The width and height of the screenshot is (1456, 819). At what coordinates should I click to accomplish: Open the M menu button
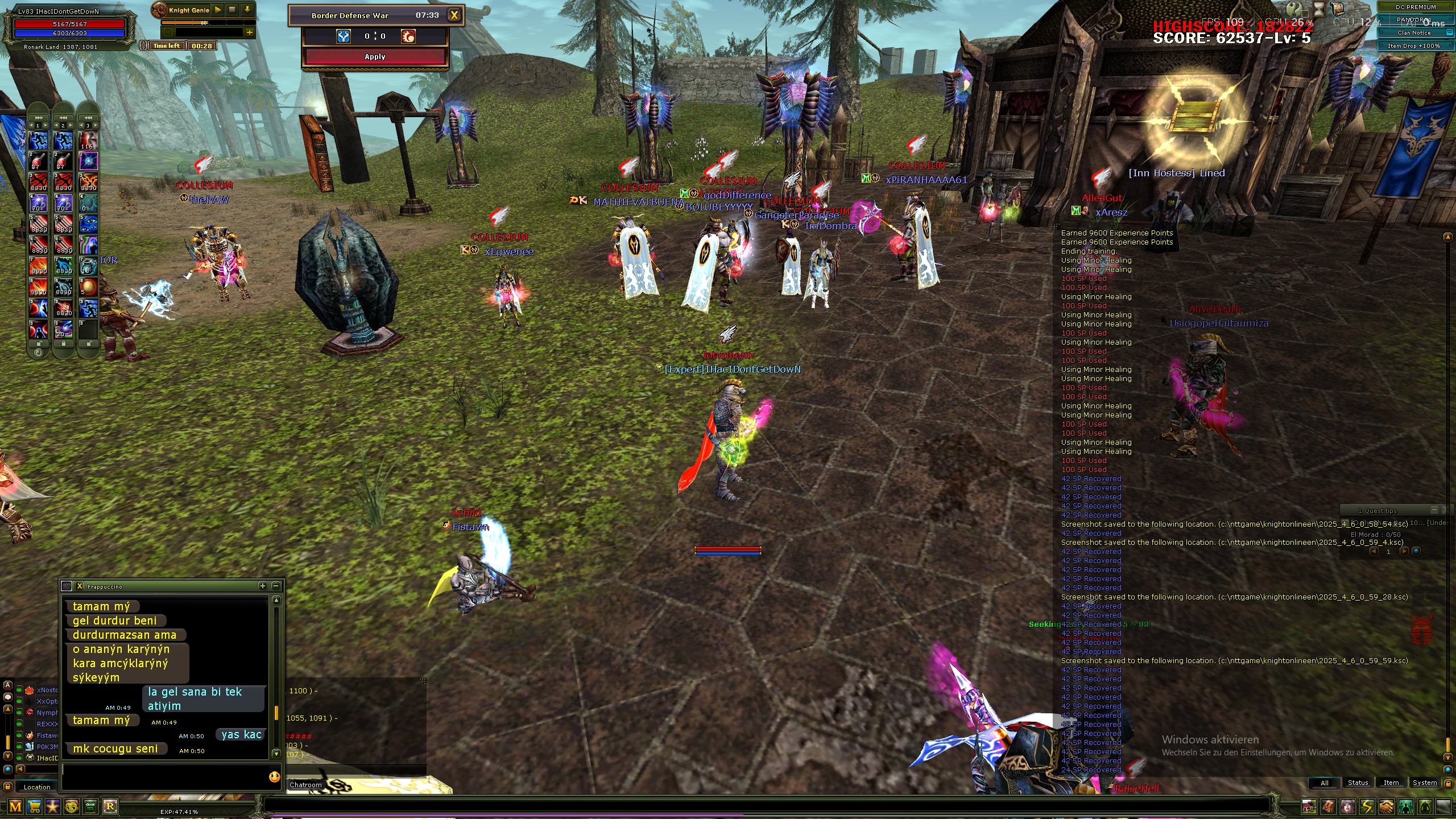tap(15, 806)
